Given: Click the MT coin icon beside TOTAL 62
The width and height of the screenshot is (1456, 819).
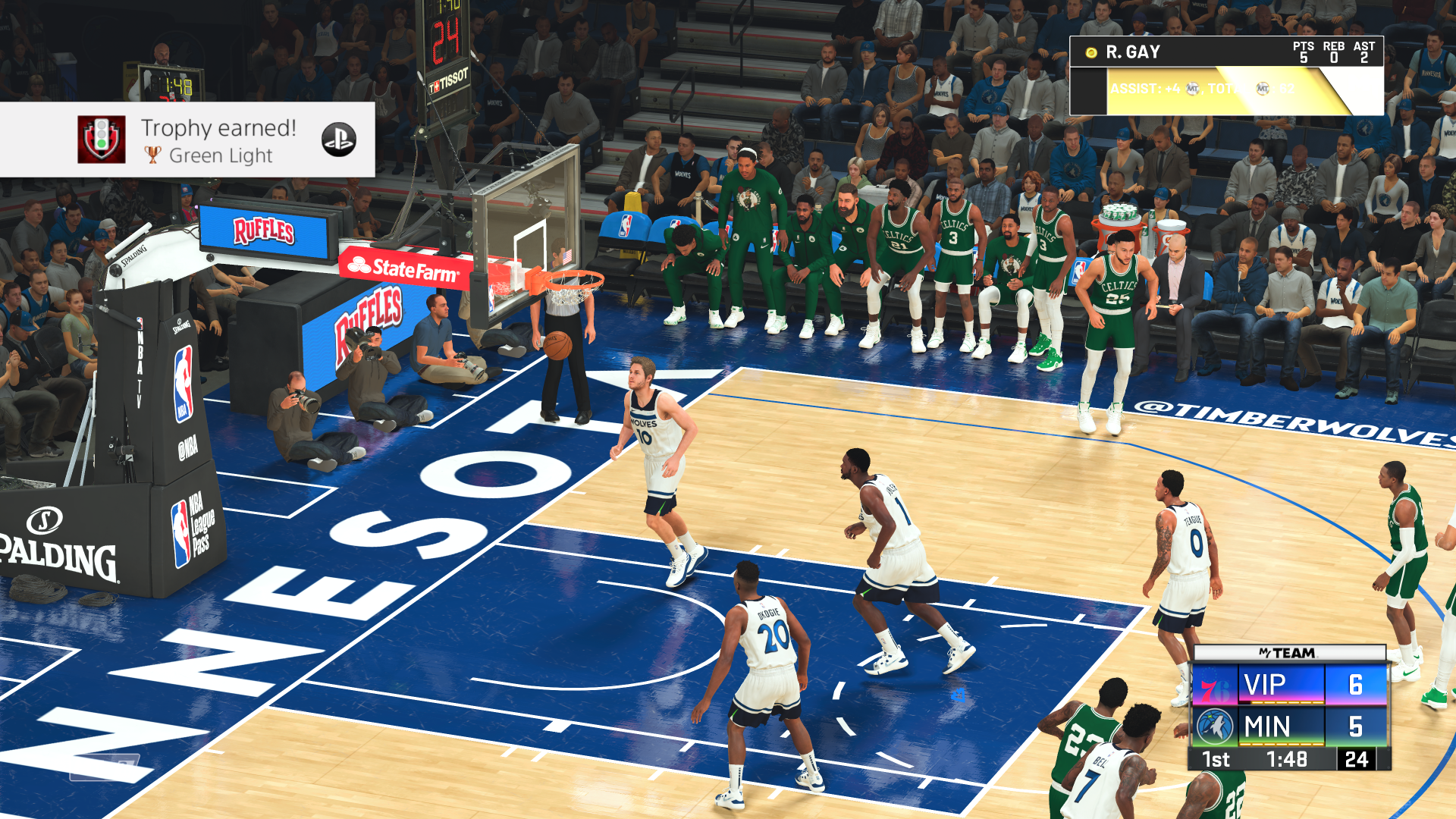Looking at the screenshot, I should point(1263,89).
